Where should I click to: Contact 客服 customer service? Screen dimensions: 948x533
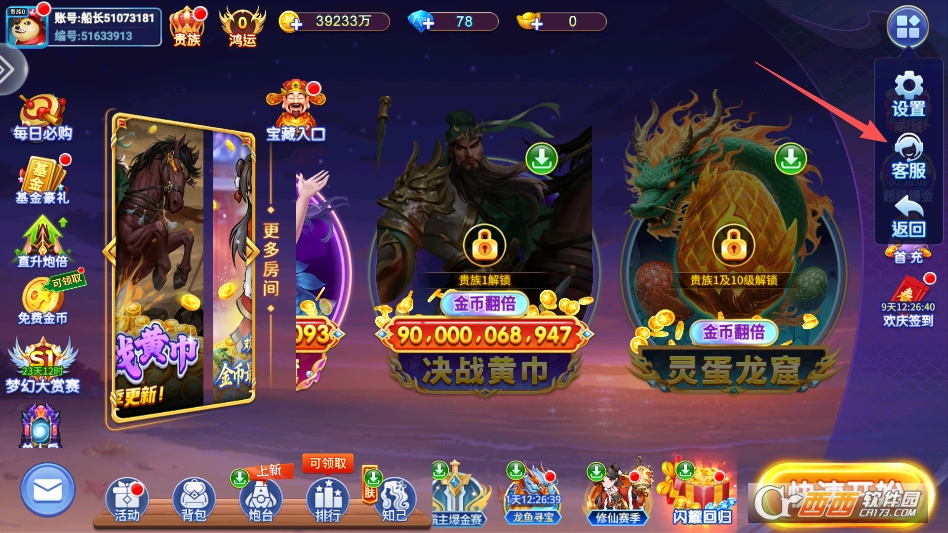point(908,155)
